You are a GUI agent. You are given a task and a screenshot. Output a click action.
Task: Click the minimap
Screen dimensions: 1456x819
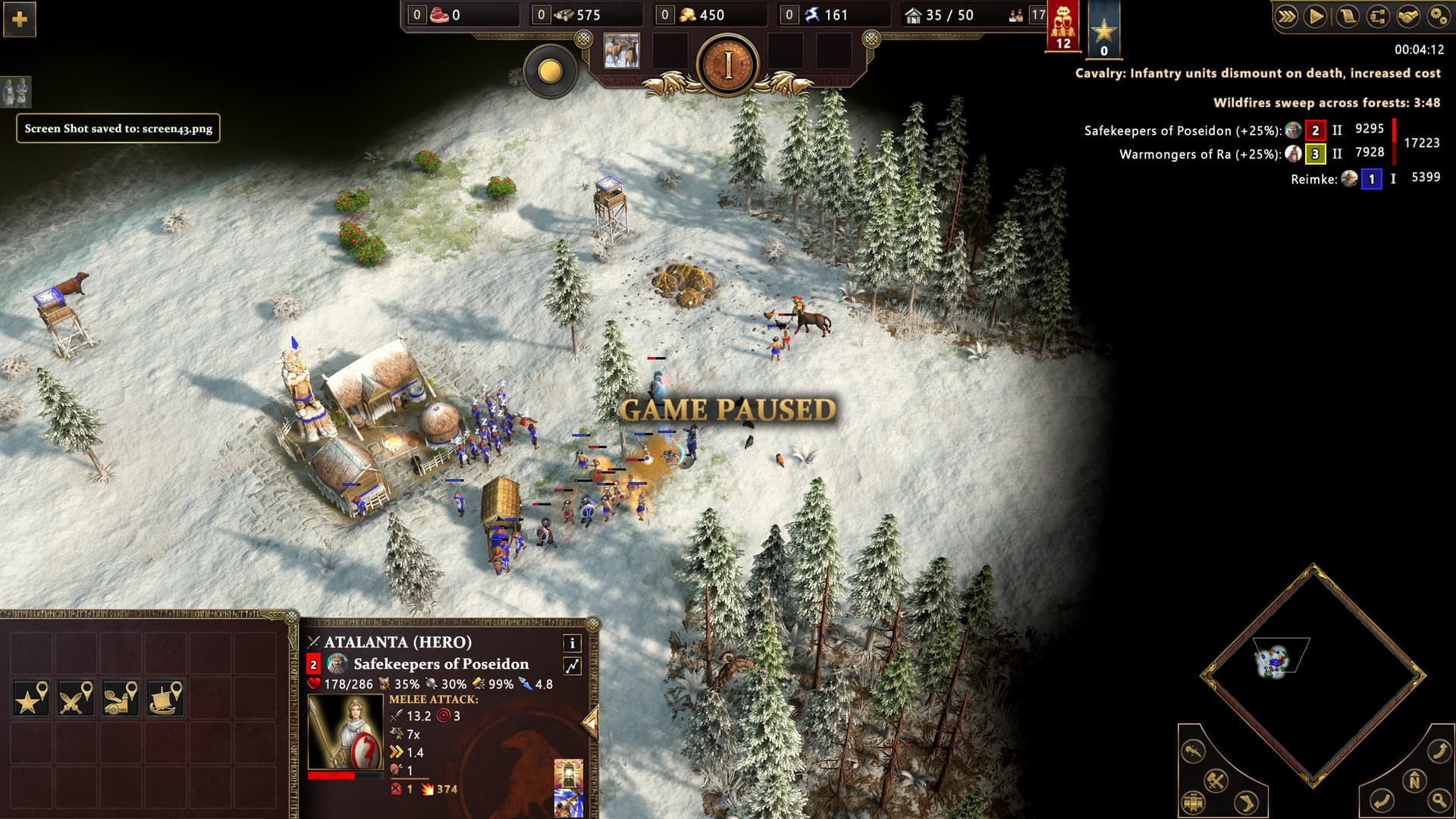pyautogui.click(x=1313, y=673)
